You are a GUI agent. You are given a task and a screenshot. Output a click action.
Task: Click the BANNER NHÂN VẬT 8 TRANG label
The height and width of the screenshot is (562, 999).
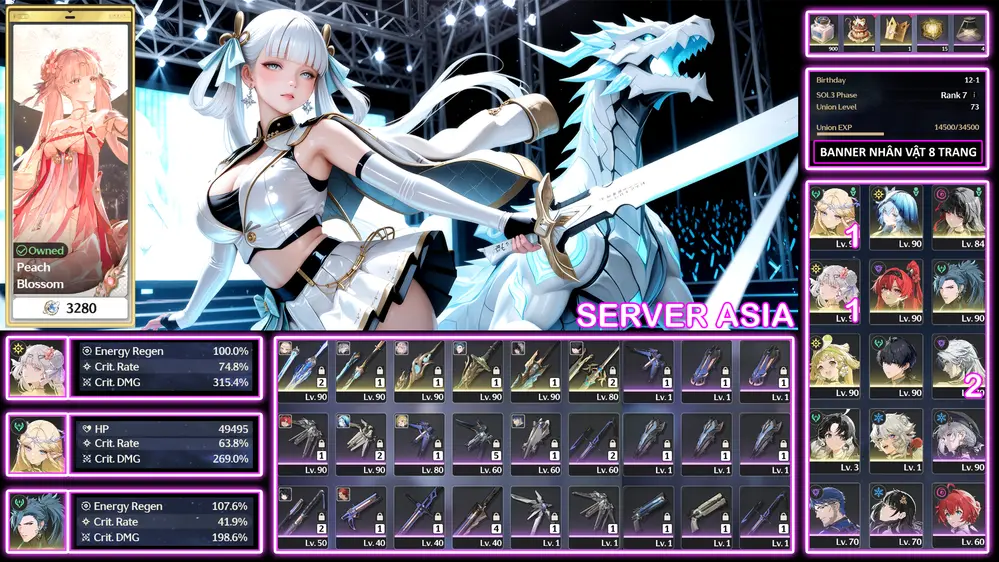coord(898,153)
